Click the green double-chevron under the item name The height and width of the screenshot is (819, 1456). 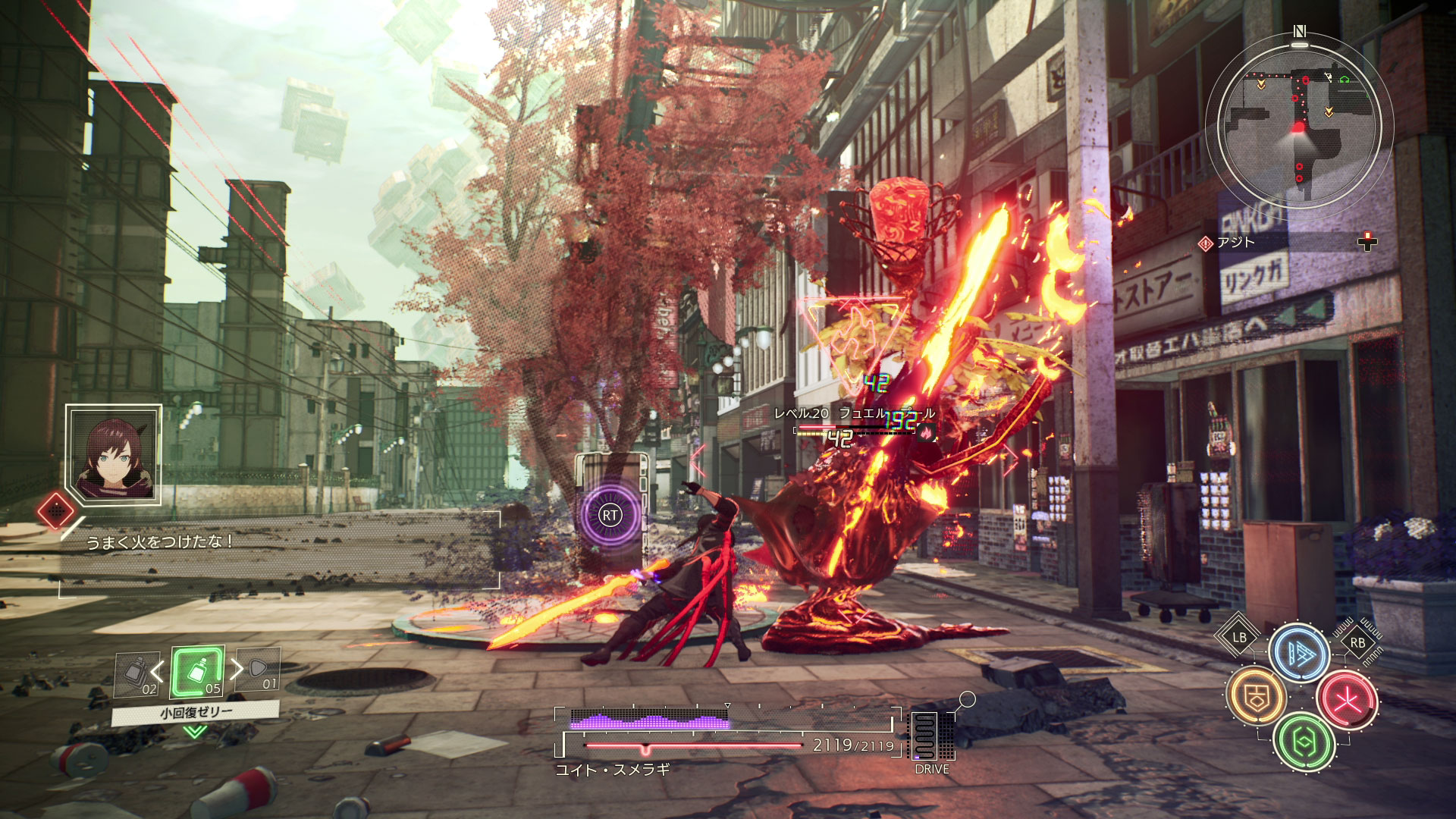[195, 731]
